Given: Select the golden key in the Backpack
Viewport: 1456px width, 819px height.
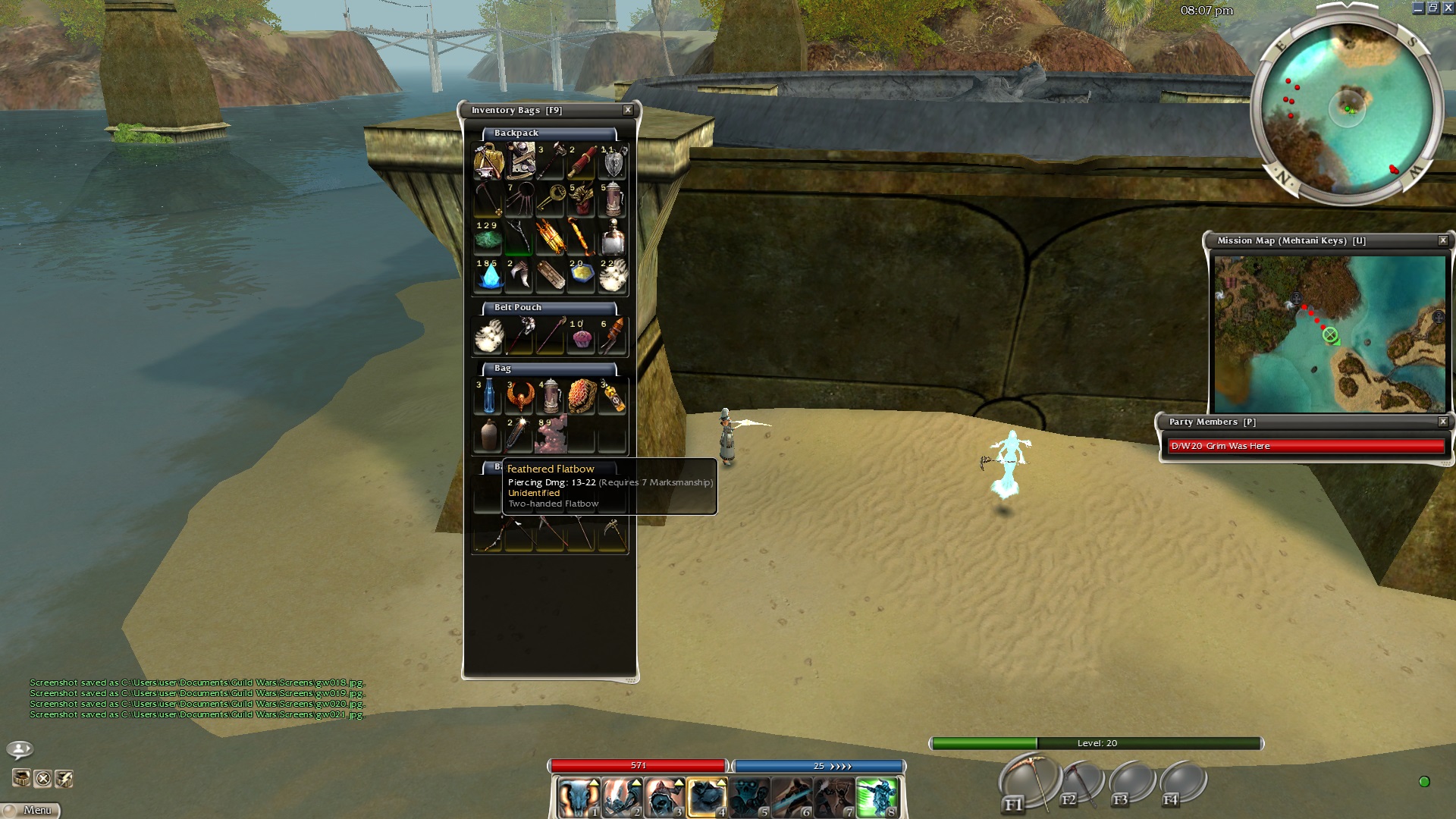Looking at the screenshot, I should 551,199.
